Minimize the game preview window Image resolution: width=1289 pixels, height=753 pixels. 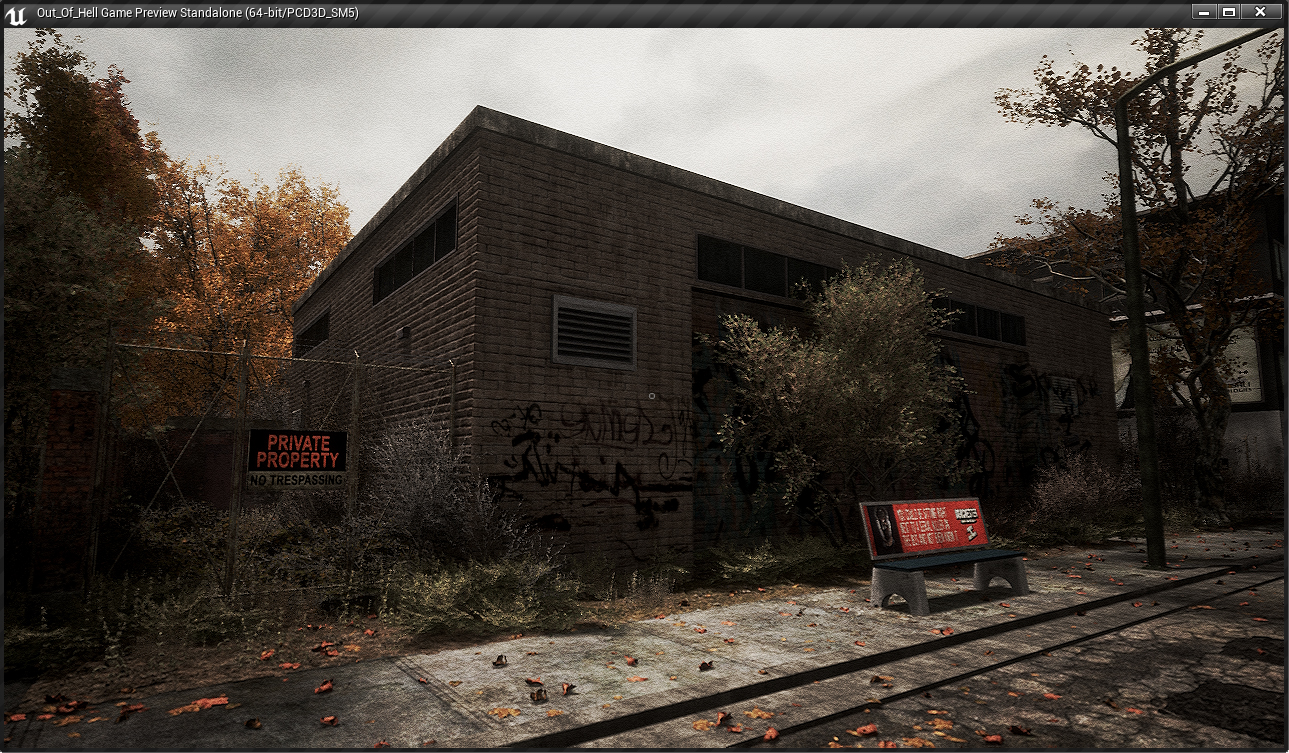tap(1204, 12)
